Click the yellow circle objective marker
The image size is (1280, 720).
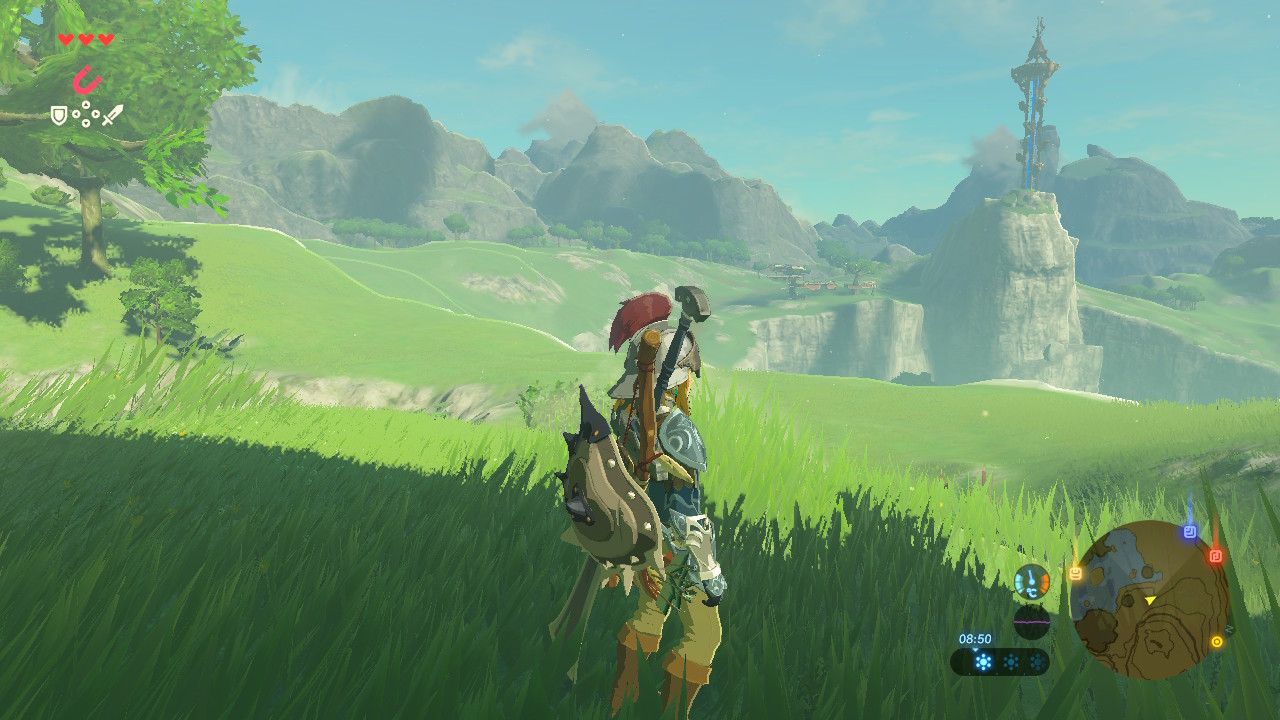click(1217, 642)
